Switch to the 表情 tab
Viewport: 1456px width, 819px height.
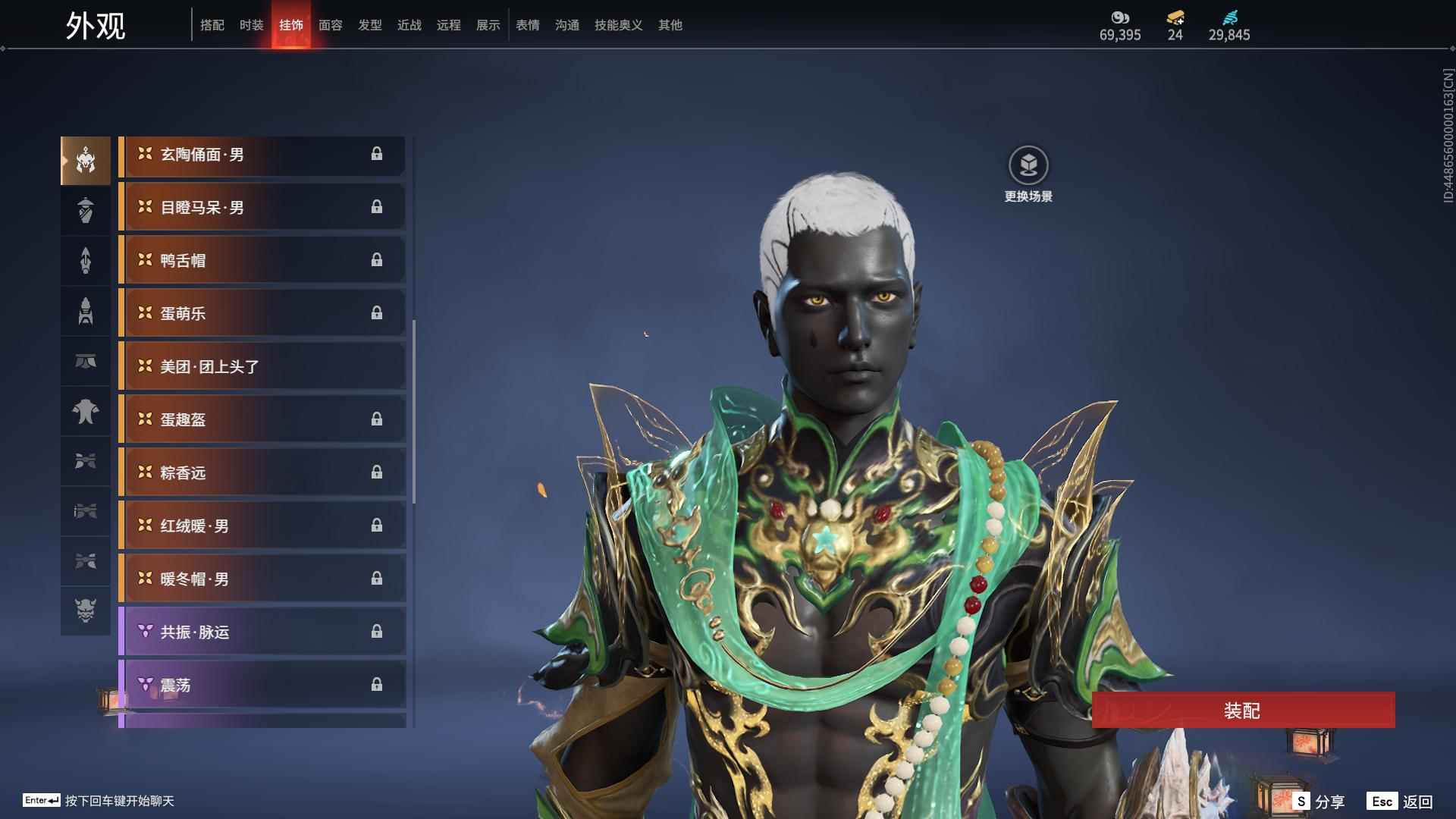click(527, 25)
